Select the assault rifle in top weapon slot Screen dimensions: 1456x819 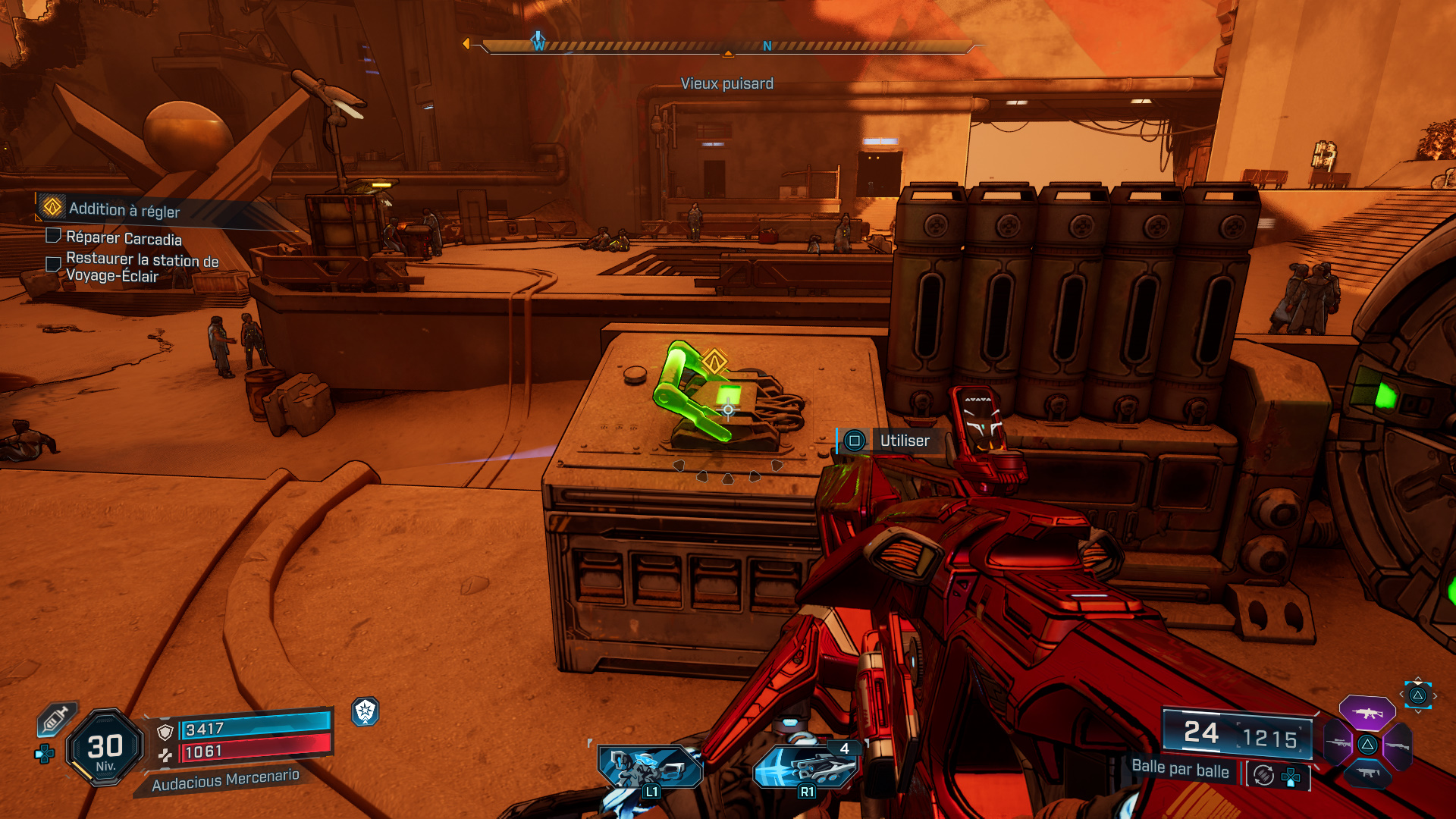(x=1367, y=714)
